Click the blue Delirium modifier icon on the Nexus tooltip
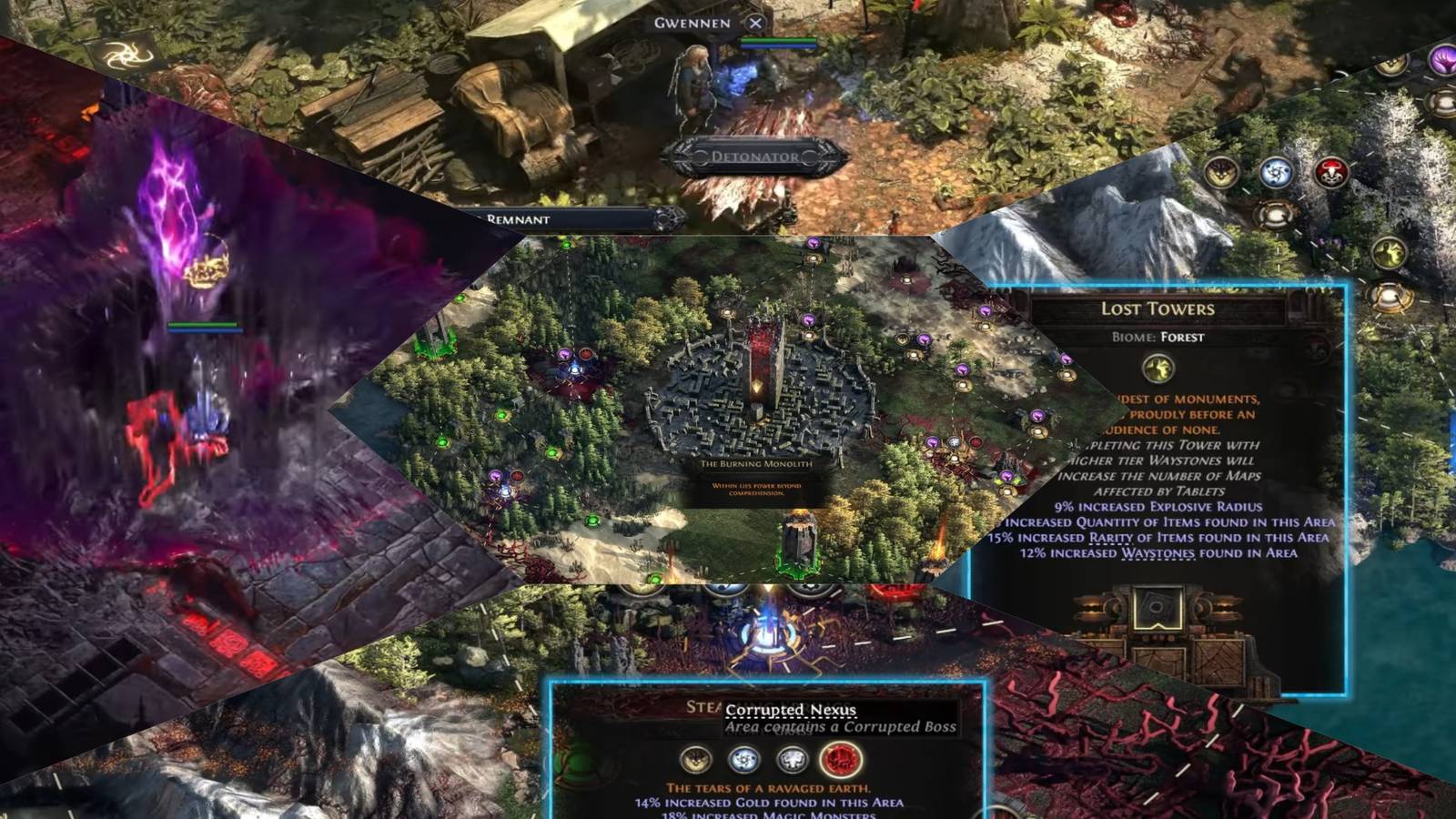The width and height of the screenshot is (1456, 819). pos(746,760)
